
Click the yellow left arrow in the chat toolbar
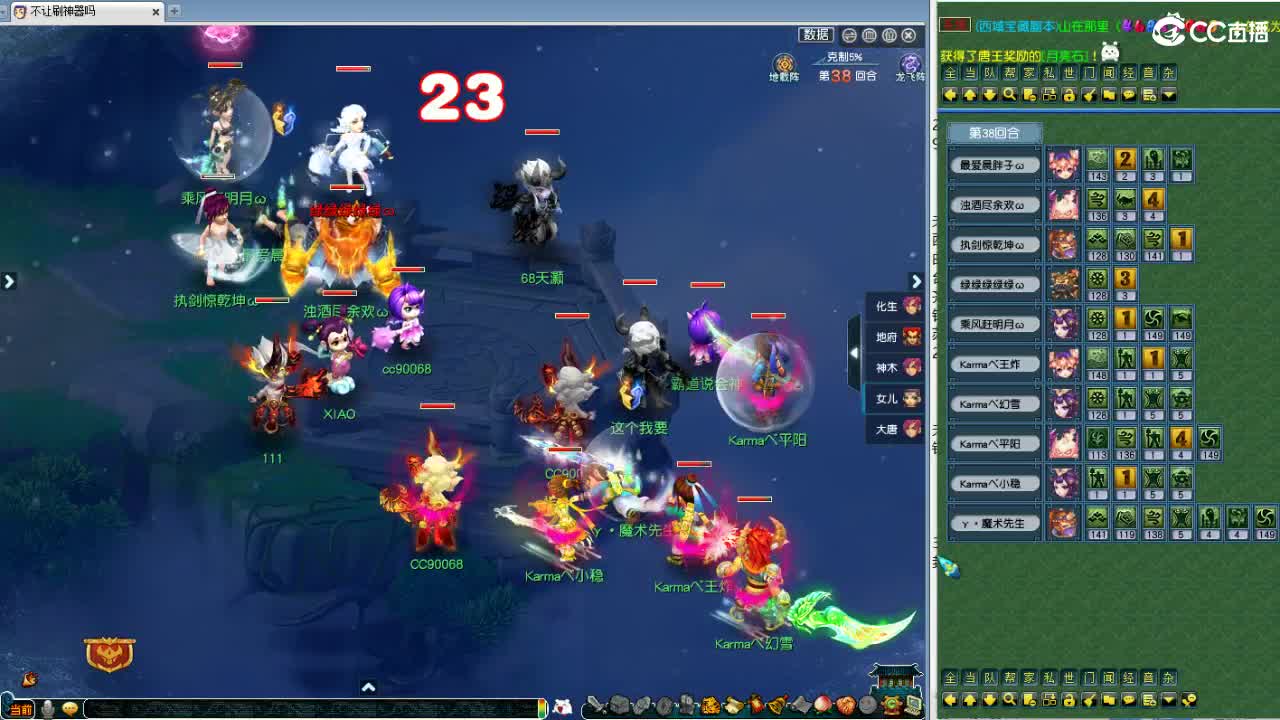point(951,94)
